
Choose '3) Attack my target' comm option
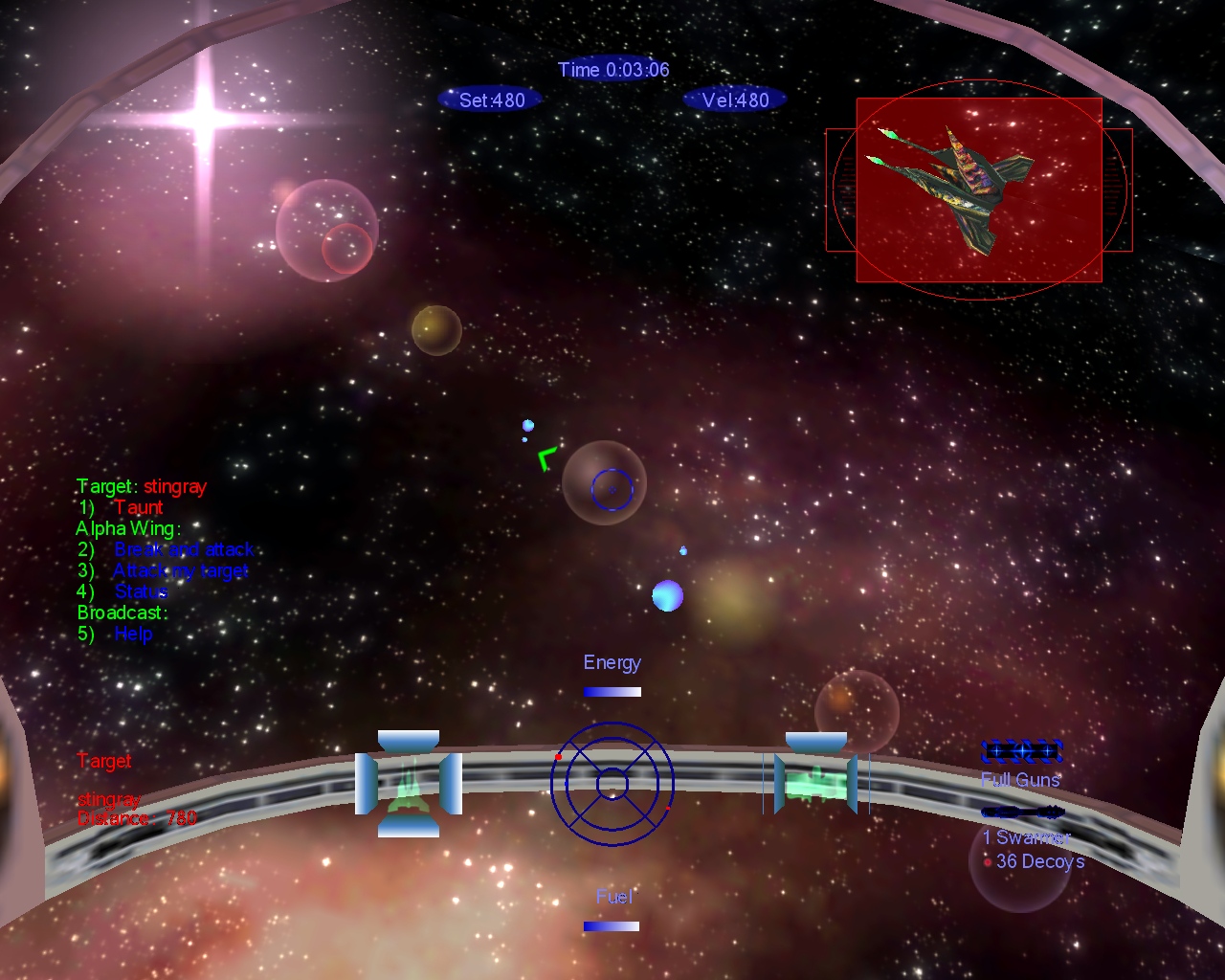[165, 570]
